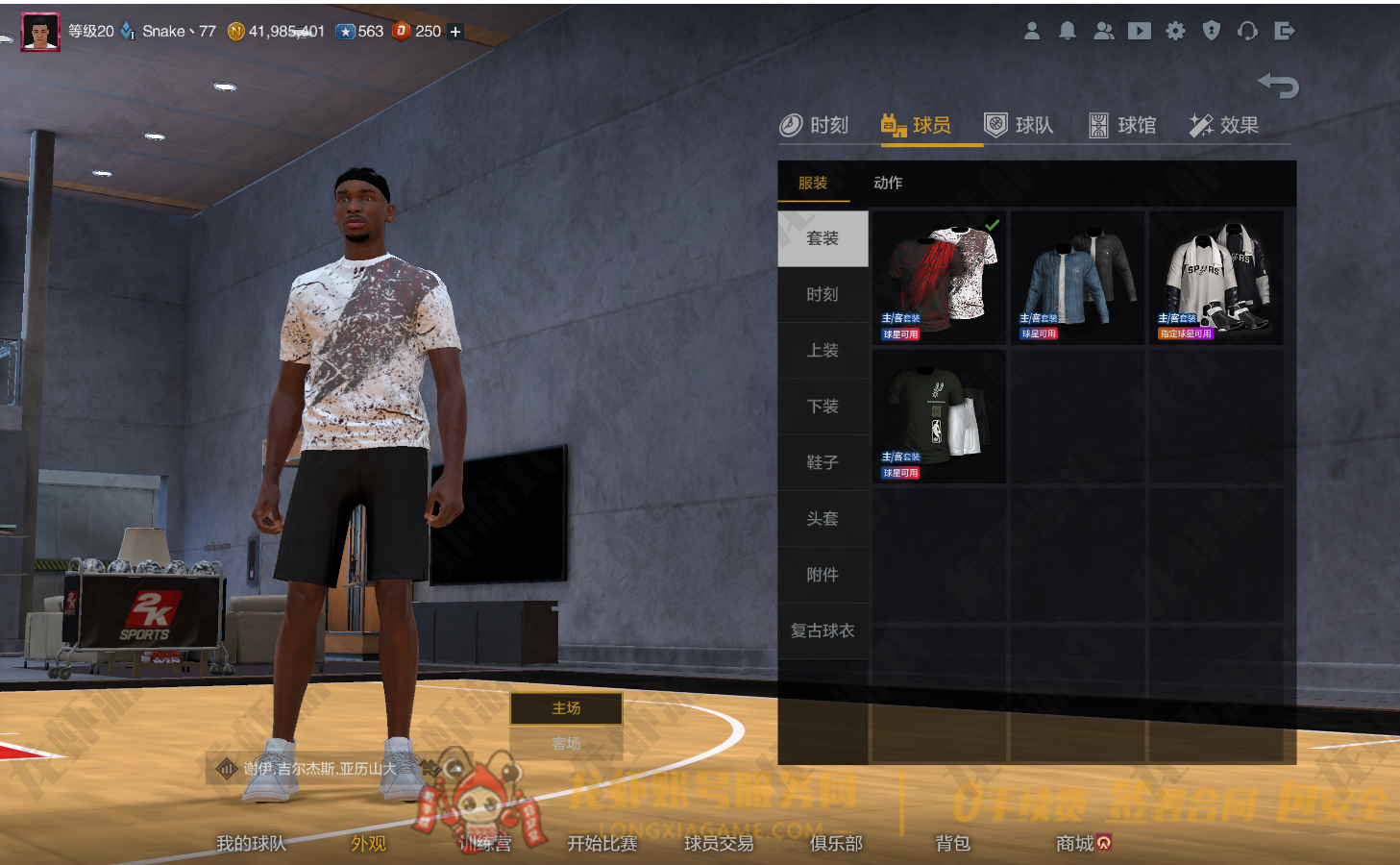Select the 时刻 top tab

(x=814, y=125)
